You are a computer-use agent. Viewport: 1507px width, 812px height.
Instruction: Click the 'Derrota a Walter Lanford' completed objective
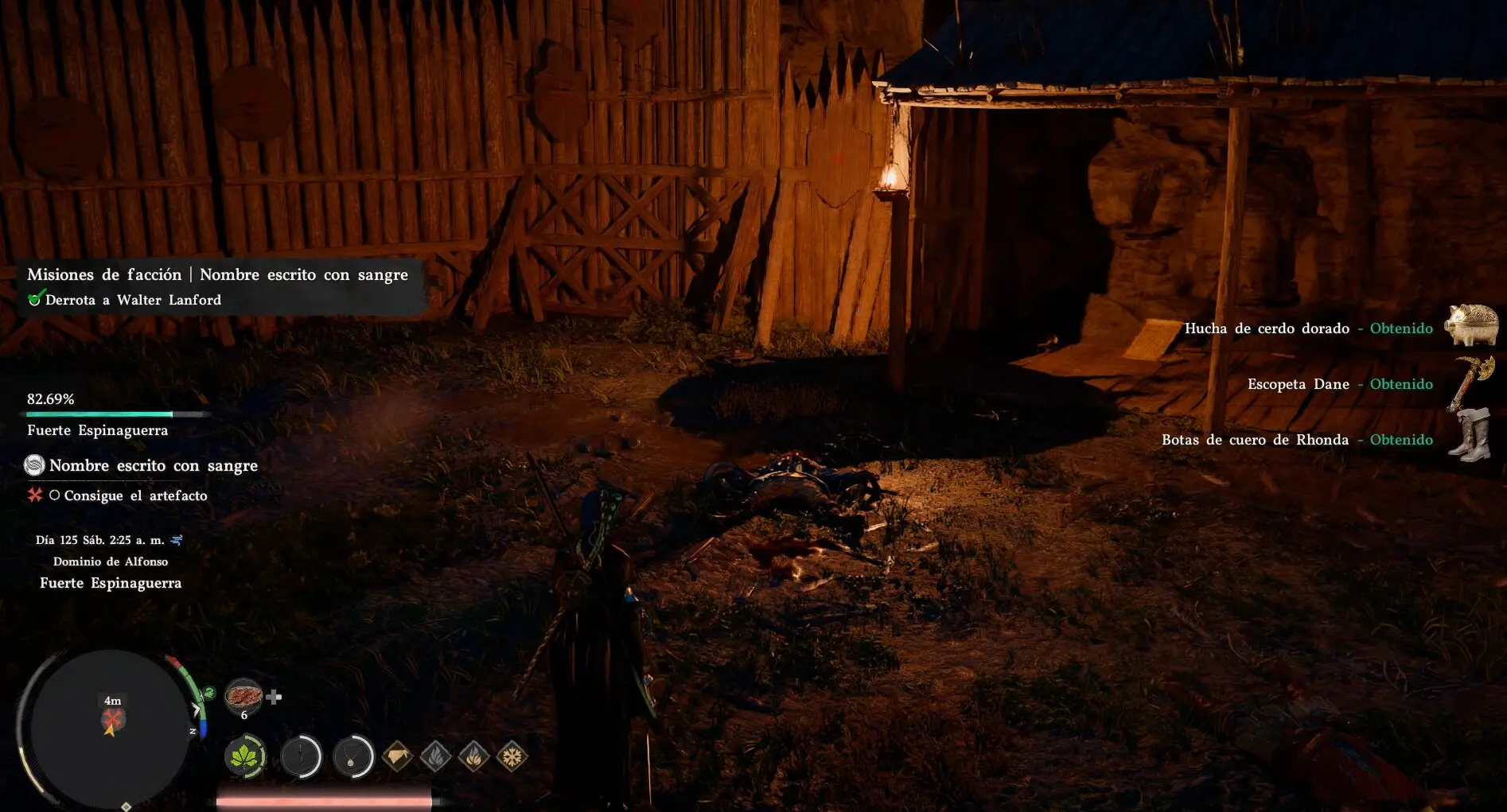coord(133,300)
